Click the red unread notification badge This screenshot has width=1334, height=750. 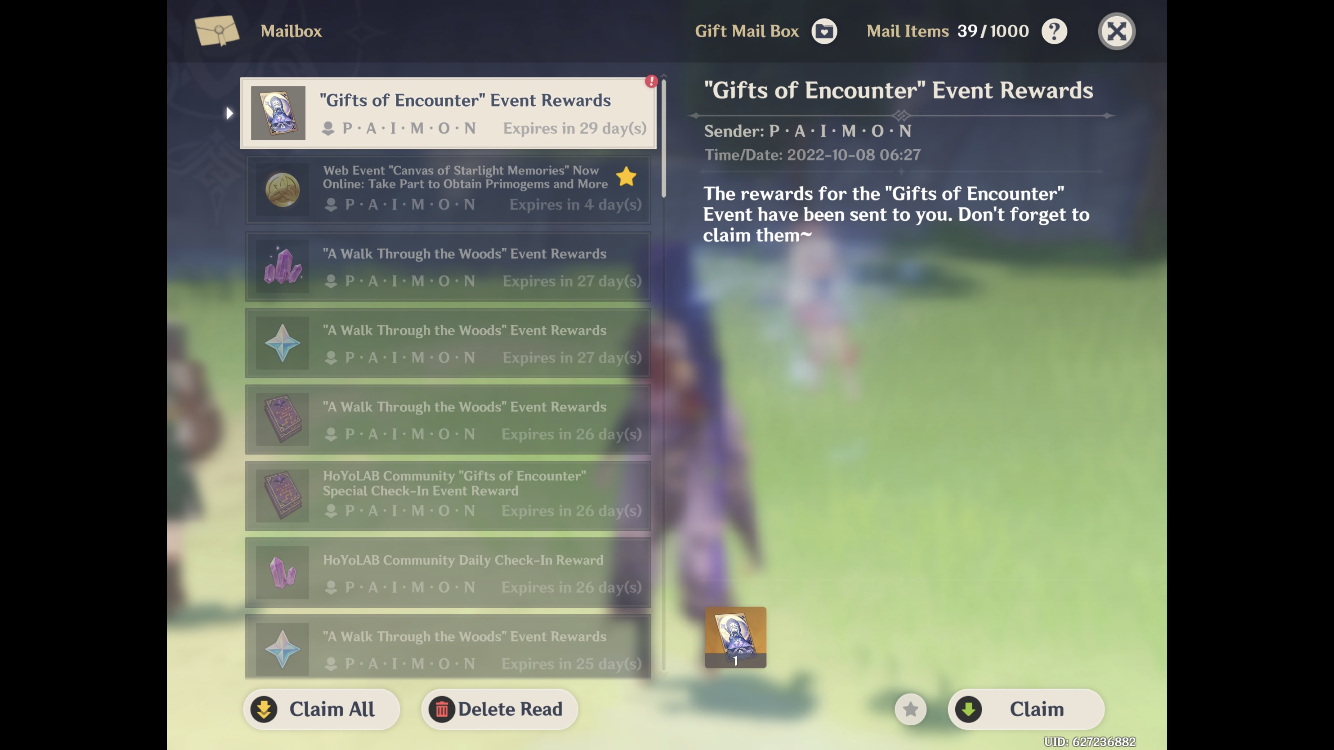click(650, 81)
